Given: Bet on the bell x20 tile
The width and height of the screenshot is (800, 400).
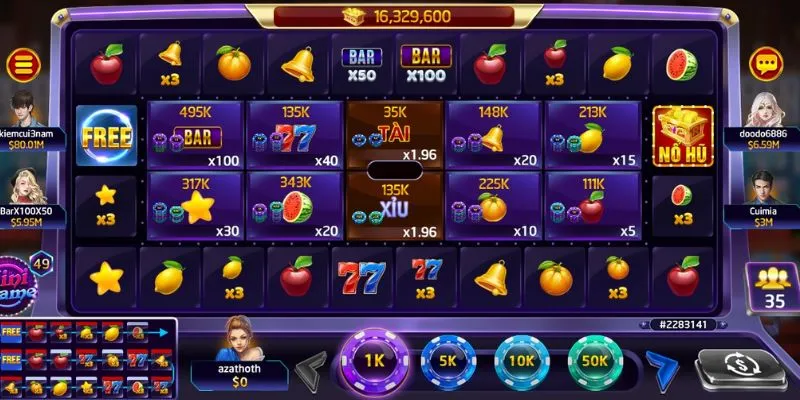Looking at the screenshot, I should pyautogui.click(x=493, y=134).
